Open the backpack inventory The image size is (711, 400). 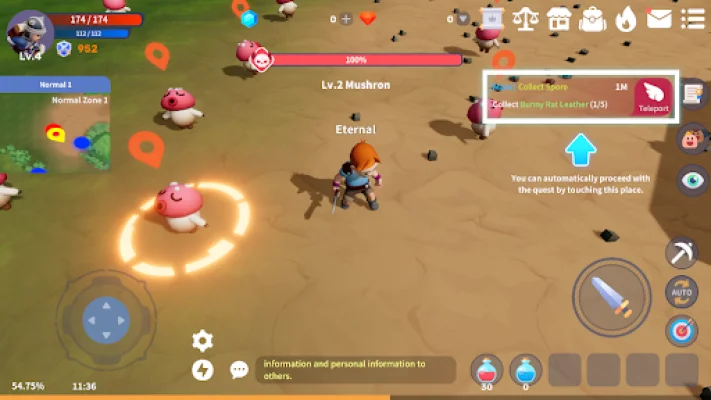click(x=592, y=18)
